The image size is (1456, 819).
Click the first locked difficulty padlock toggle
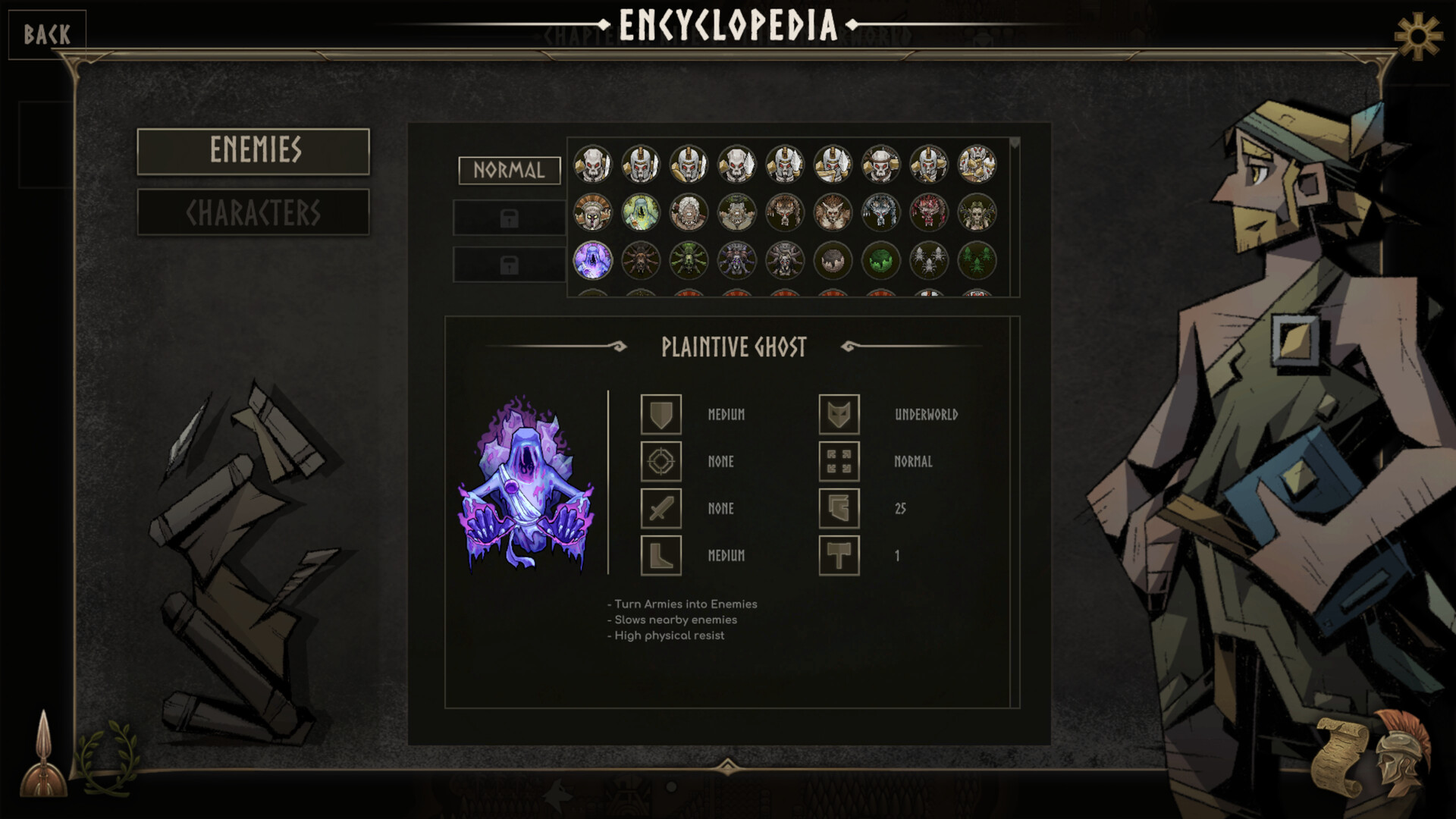coord(509,218)
